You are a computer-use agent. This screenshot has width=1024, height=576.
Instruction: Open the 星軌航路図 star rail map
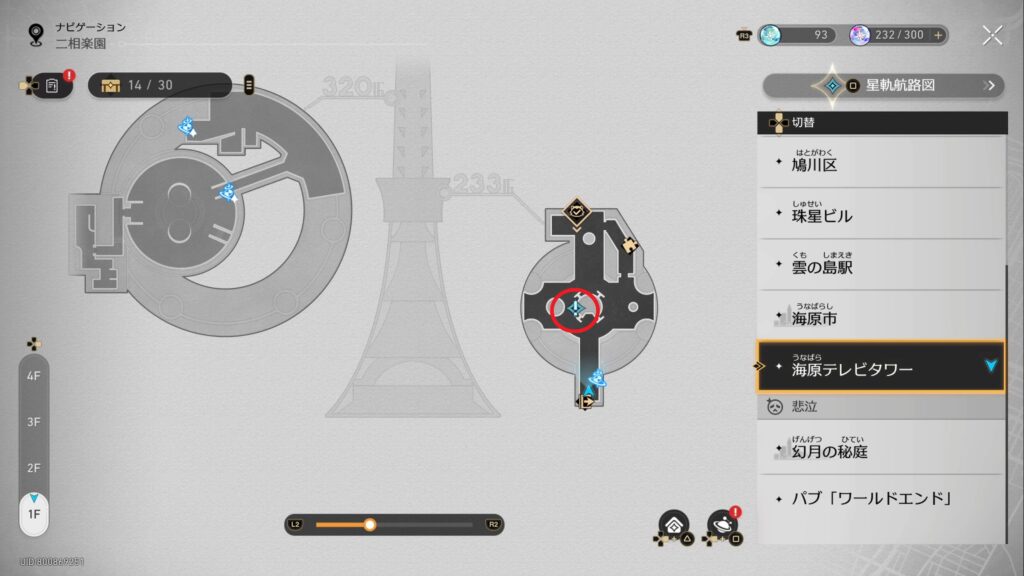885,85
